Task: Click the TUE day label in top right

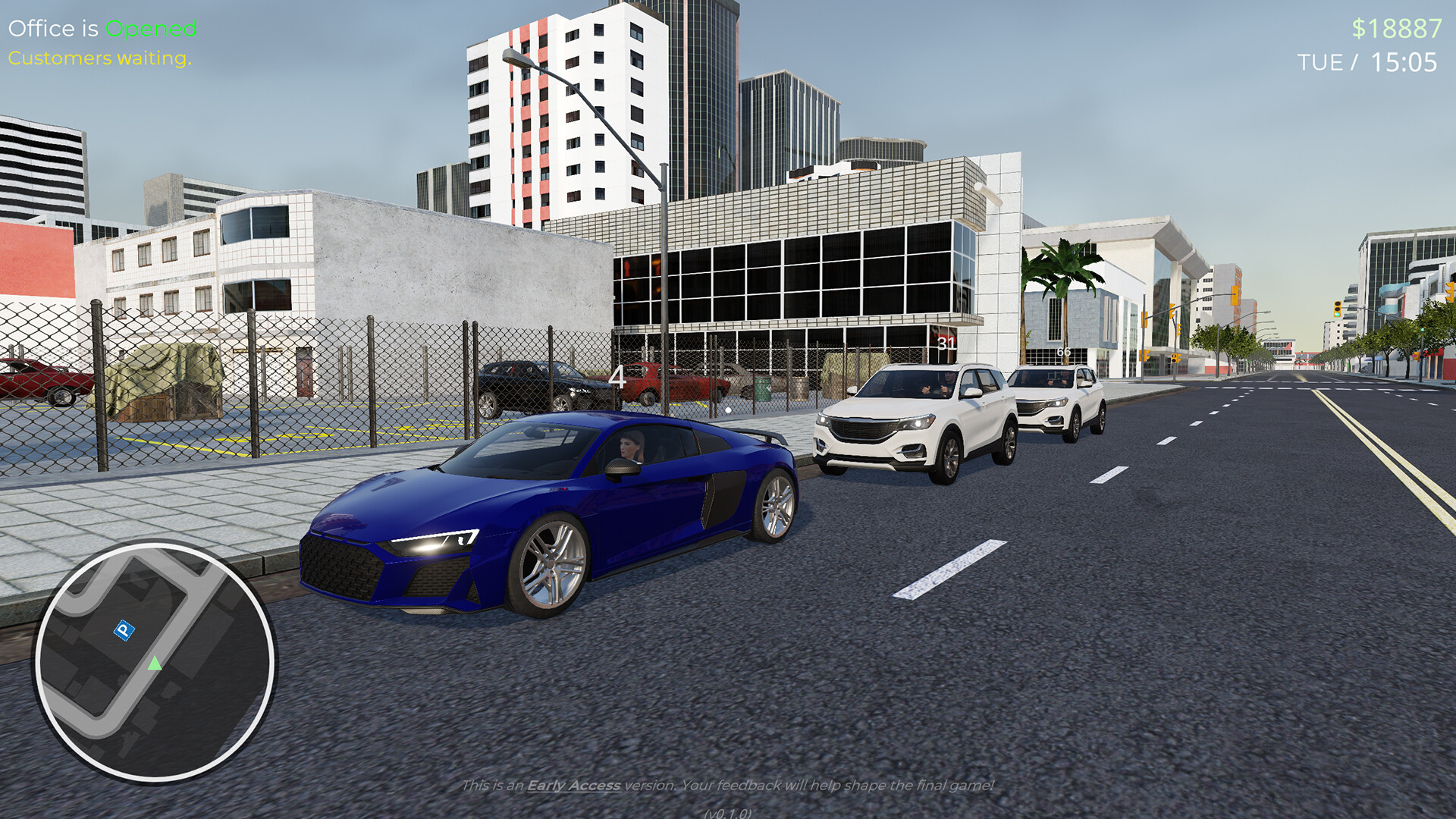Action: [1320, 63]
